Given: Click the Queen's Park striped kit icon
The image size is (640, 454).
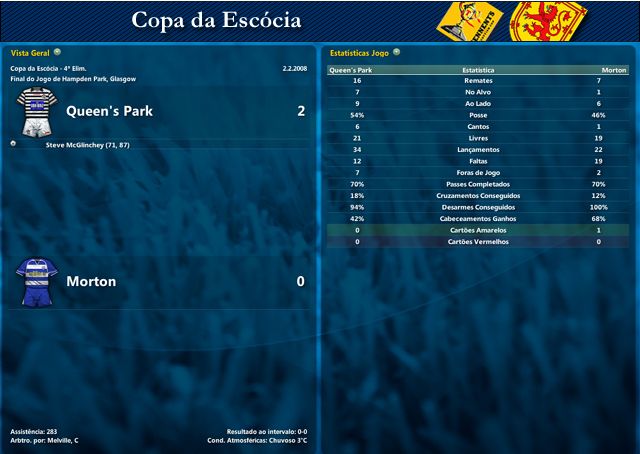Looking at the screenshot, I should [x=35, y=112].
